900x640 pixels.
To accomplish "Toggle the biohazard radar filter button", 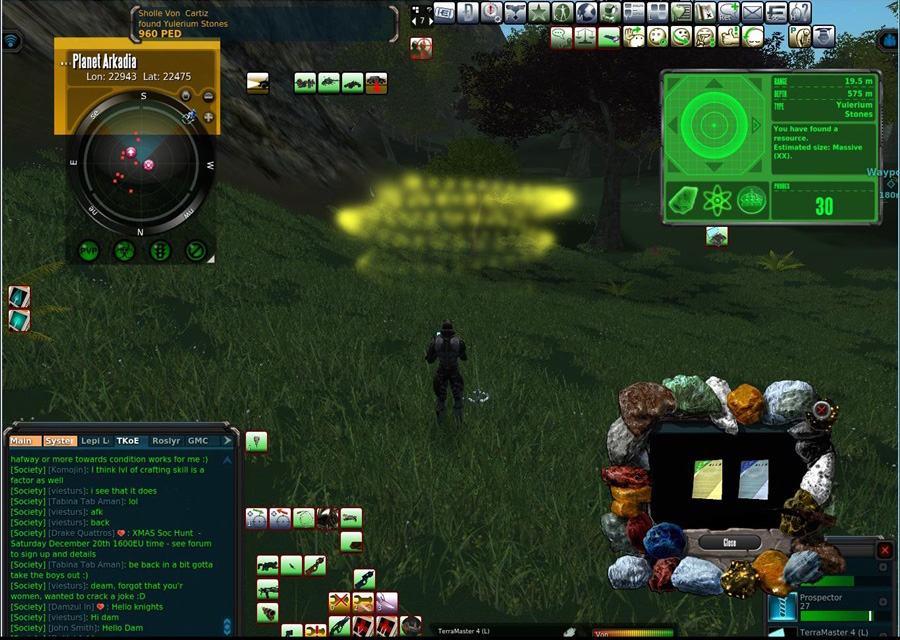I will 124,250.
